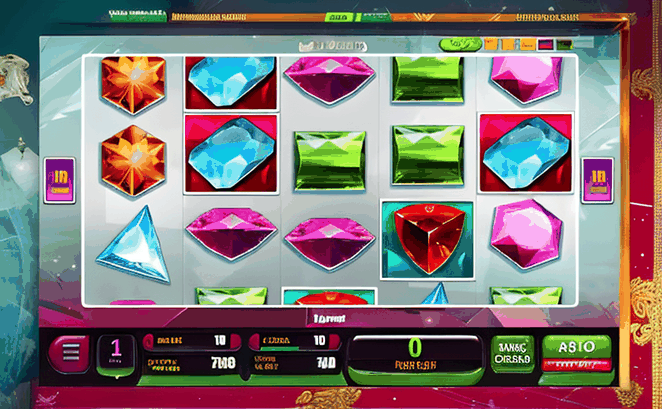Select the right purple payline marker
This screenshot has height=409, width=662.
[x=597, y=180]
